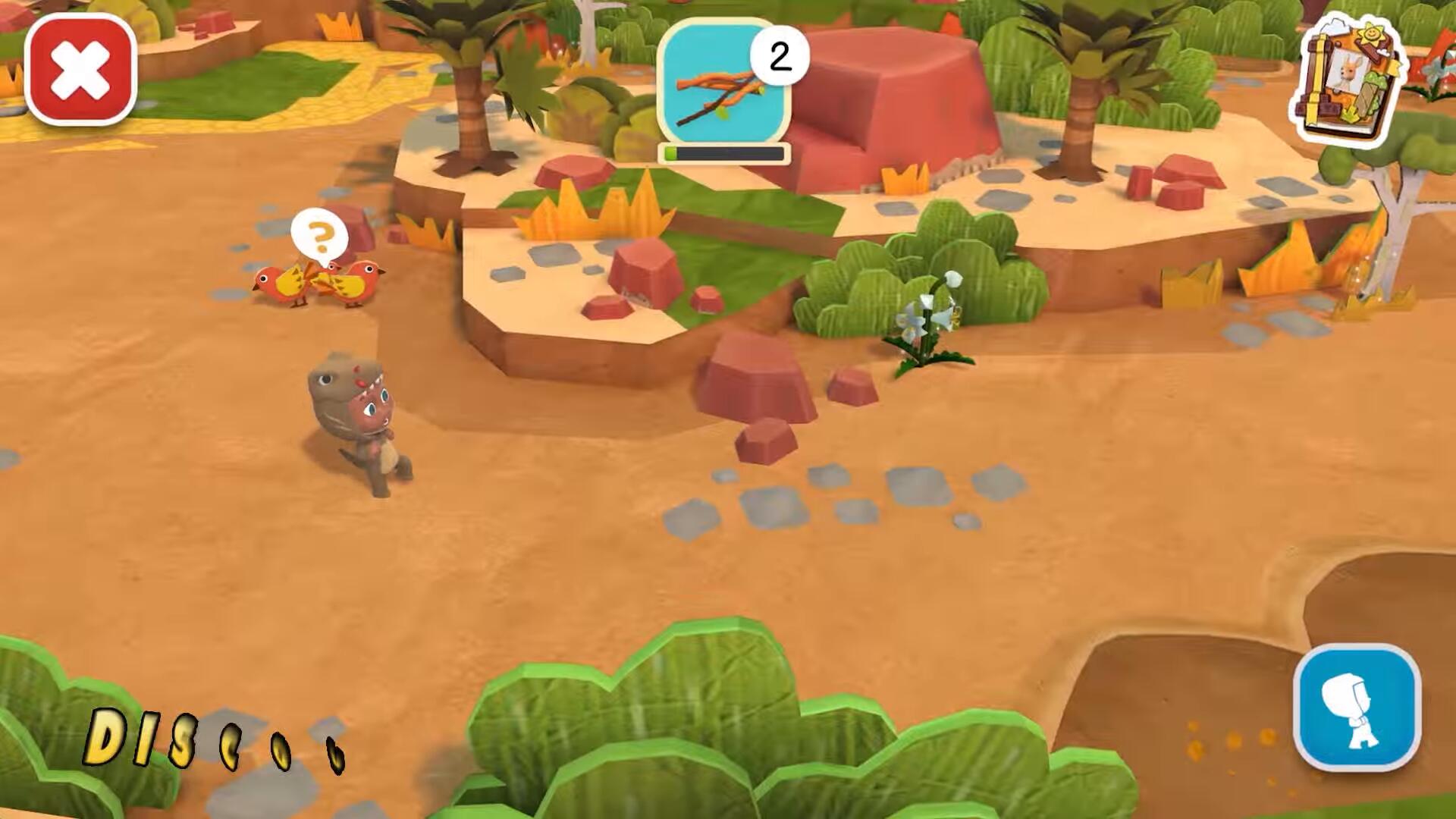Viewport: 1456px width, 819px height.
Task: Close the game with the red X button
Action: [x=80, y=69]
